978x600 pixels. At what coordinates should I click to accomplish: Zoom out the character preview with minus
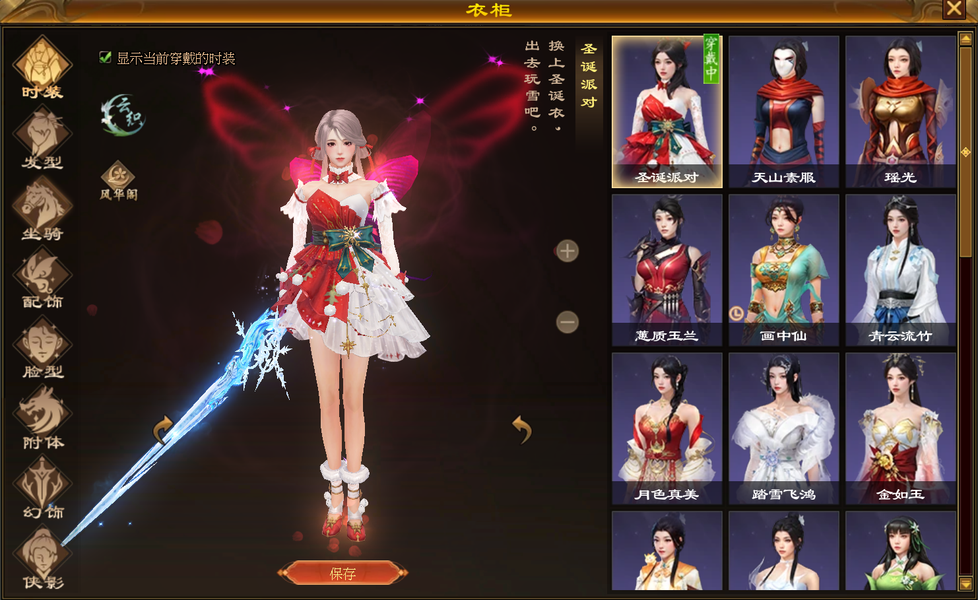[x=567, y=322]
